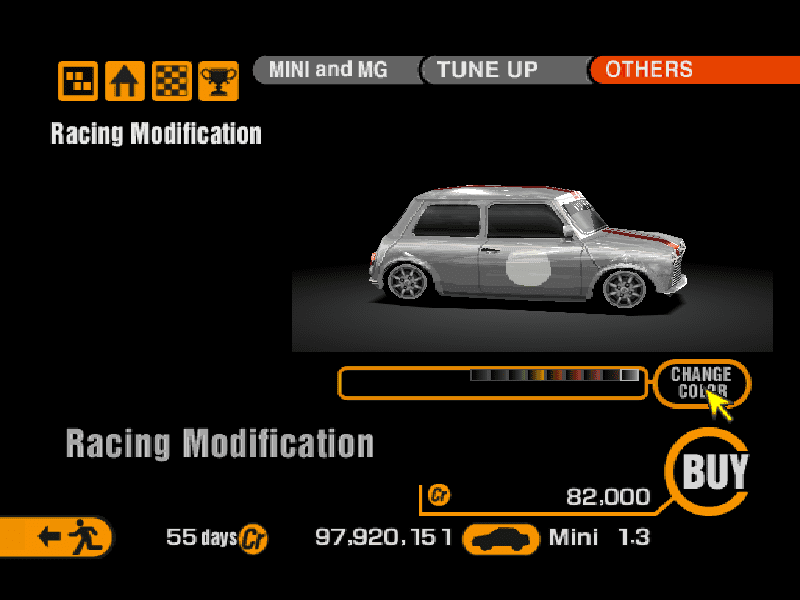This screenshot has width=800, height=600.
Task: Open the trophy icon menu
Action: click(217, 80)
